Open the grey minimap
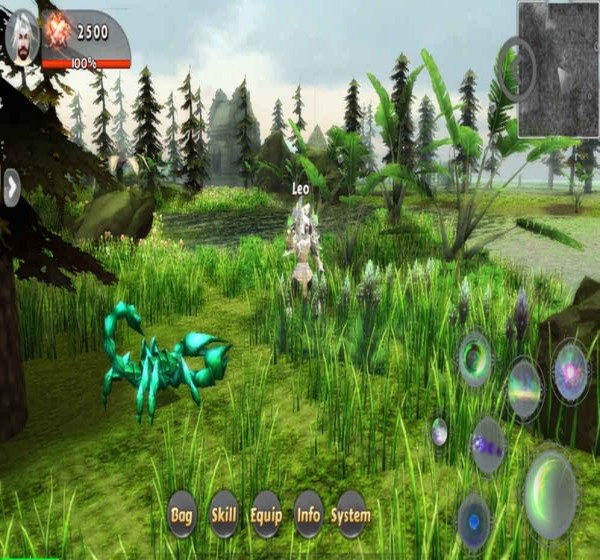 (558, 69)
